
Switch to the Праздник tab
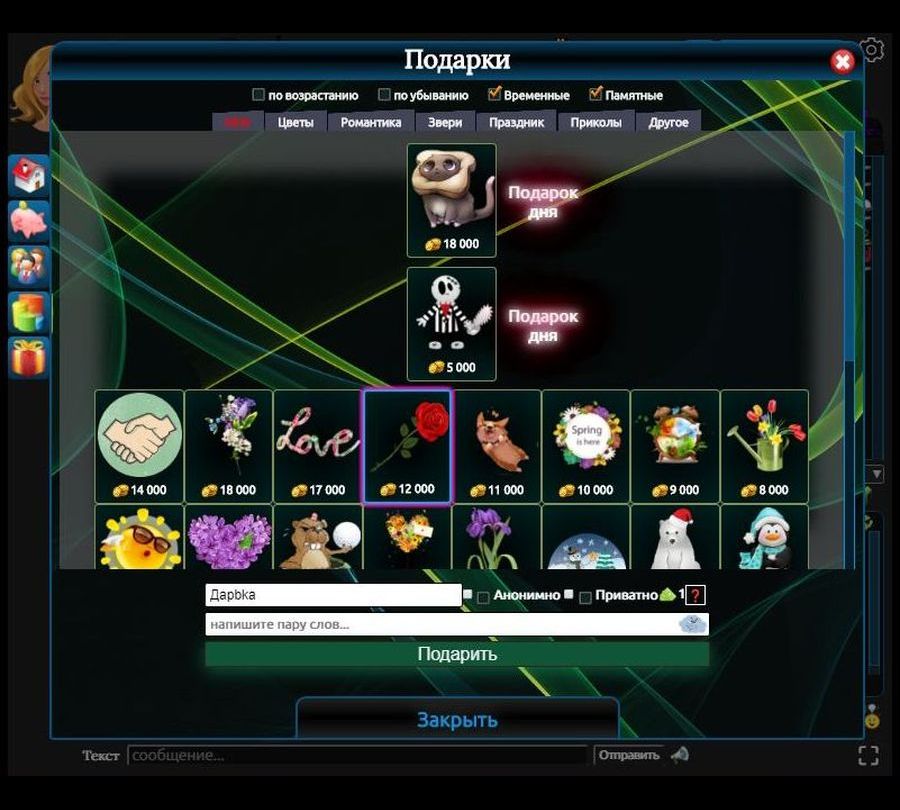pyautogui.click(x=516, y=122)
